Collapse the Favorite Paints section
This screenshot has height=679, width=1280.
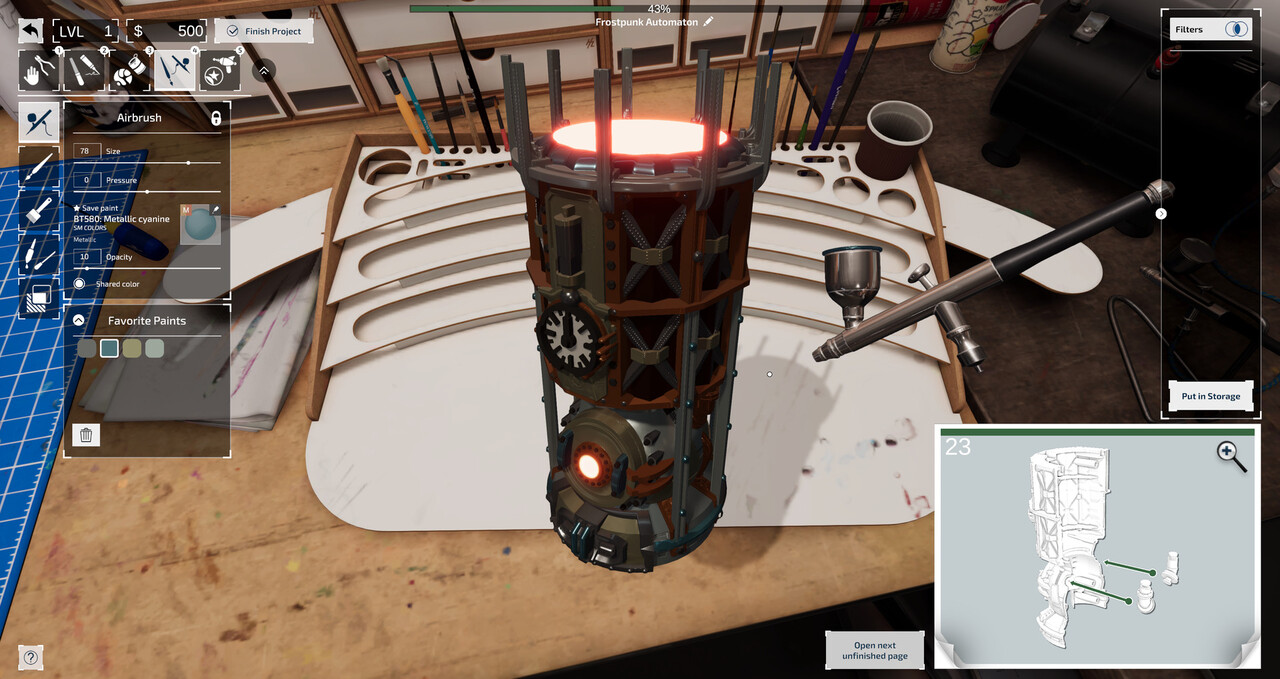pyautogui.click(x=78, y=321)
